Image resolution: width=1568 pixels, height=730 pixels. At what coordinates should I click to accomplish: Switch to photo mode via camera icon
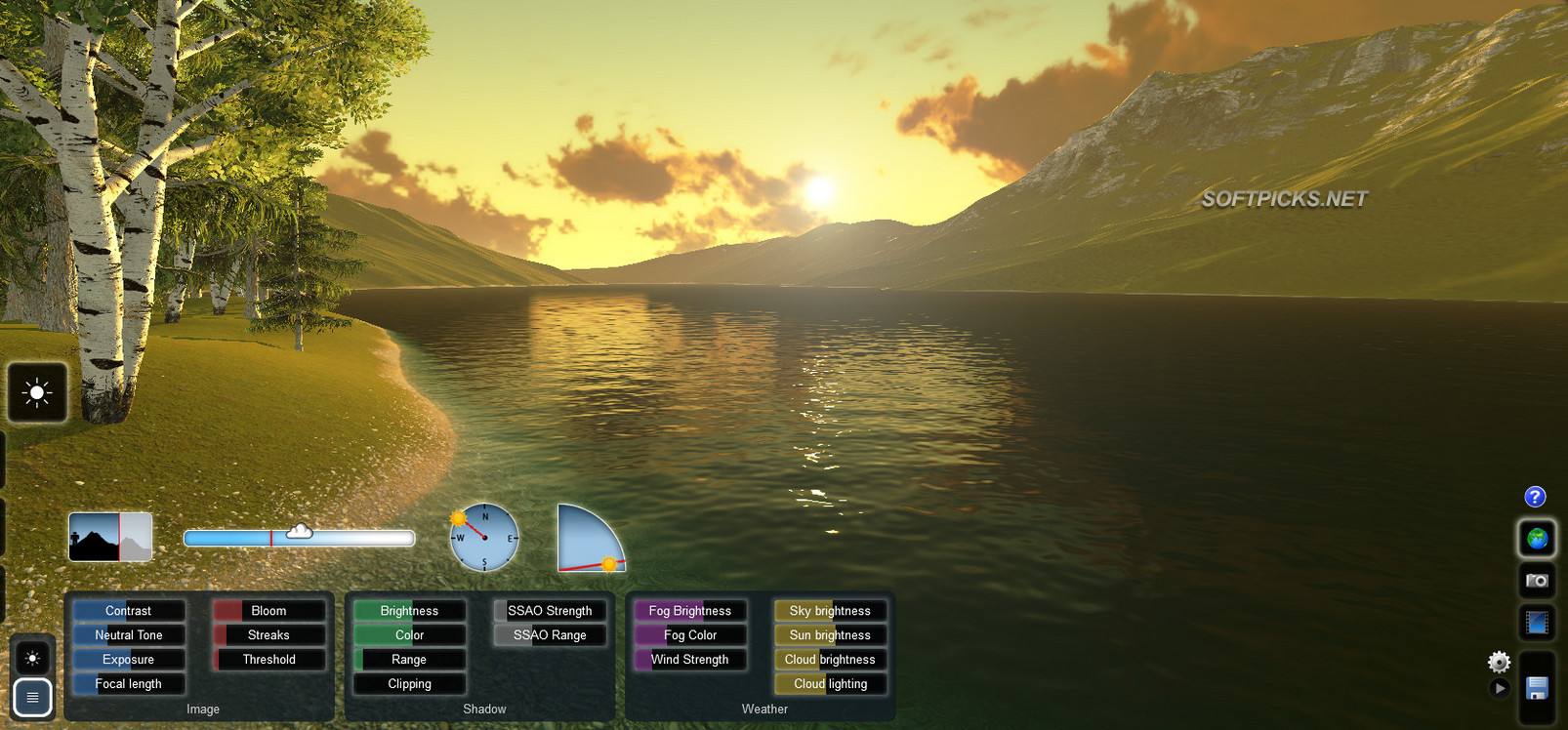[x=1535, y=581]
